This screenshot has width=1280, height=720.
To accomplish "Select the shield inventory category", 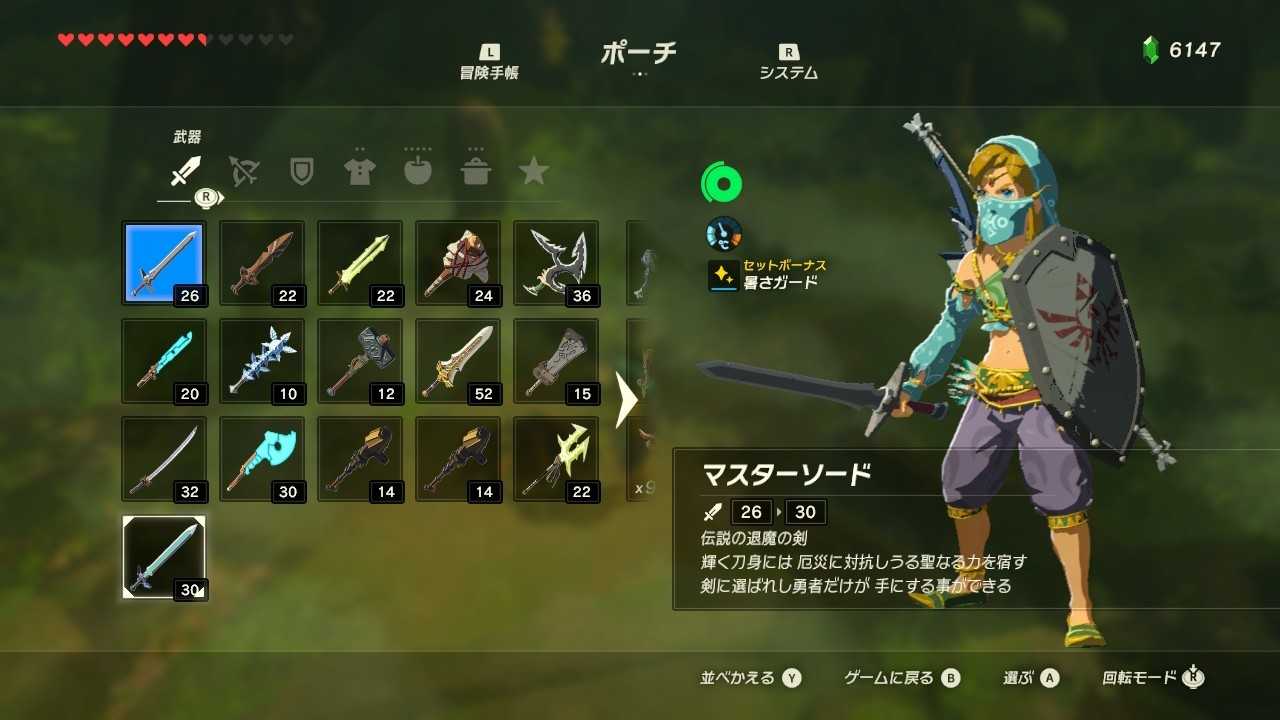I will click(x=300, y=170).
